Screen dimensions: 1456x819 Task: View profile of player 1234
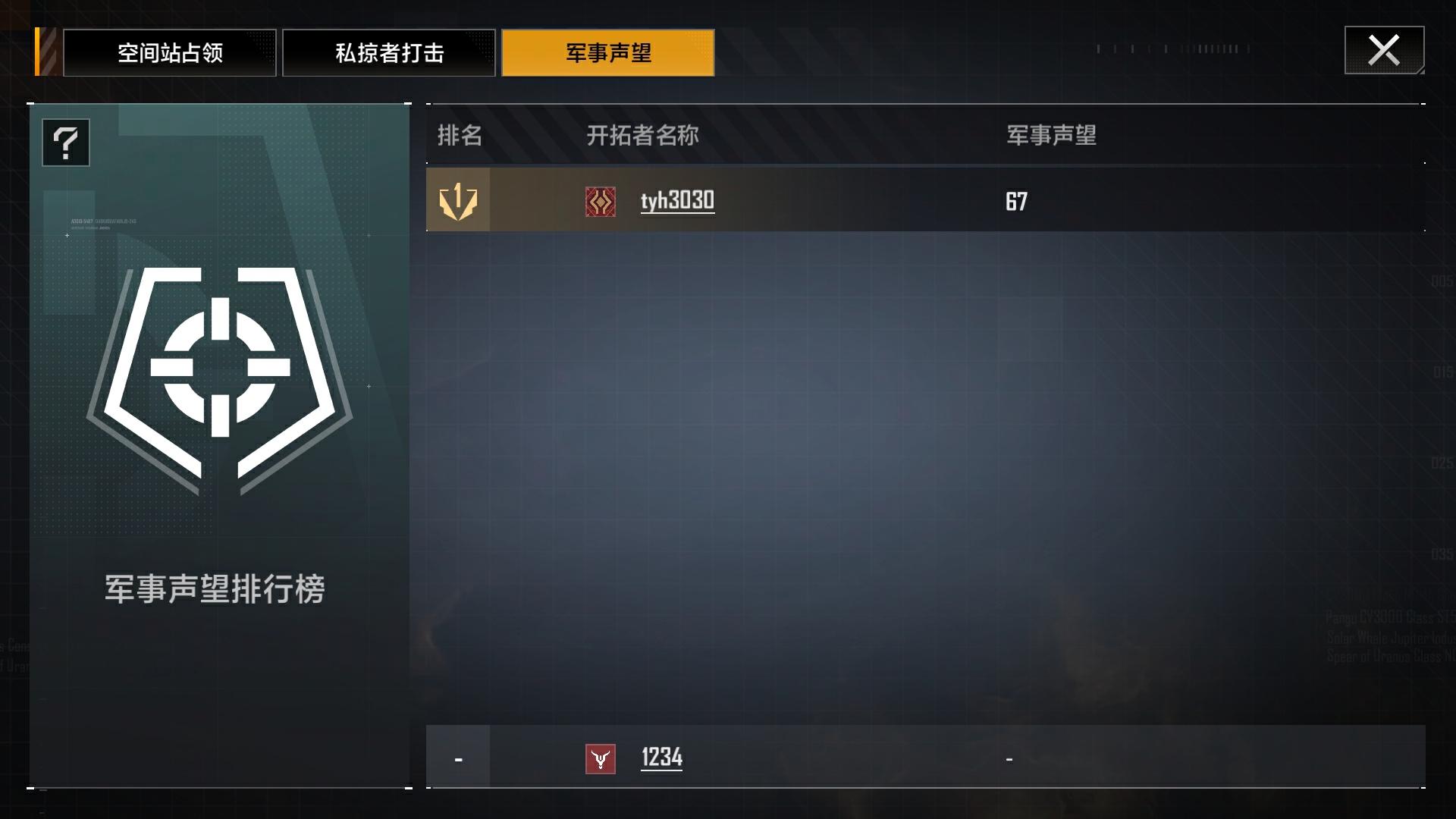point(661,756)
